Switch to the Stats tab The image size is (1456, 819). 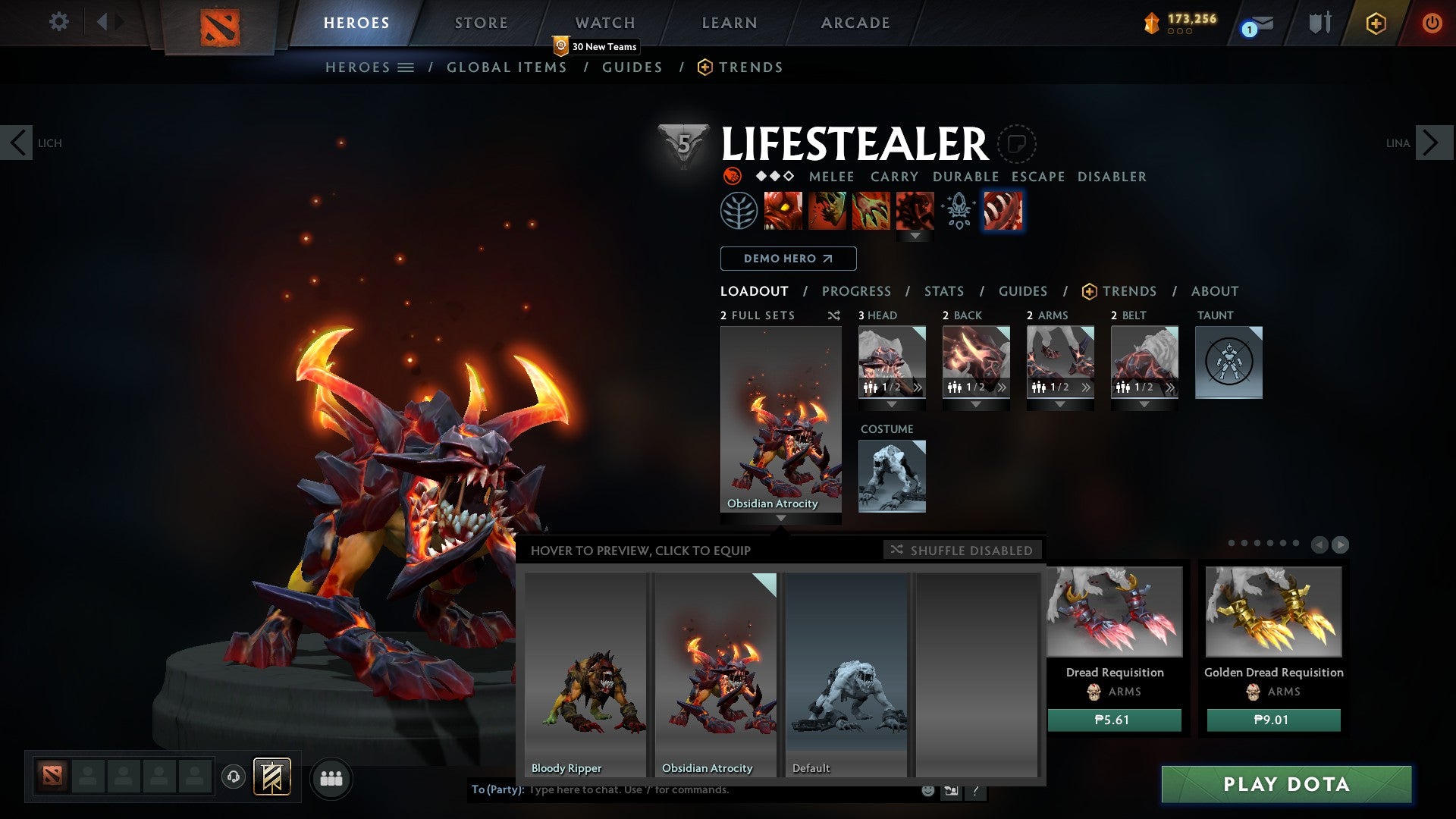tap(943, 291)
